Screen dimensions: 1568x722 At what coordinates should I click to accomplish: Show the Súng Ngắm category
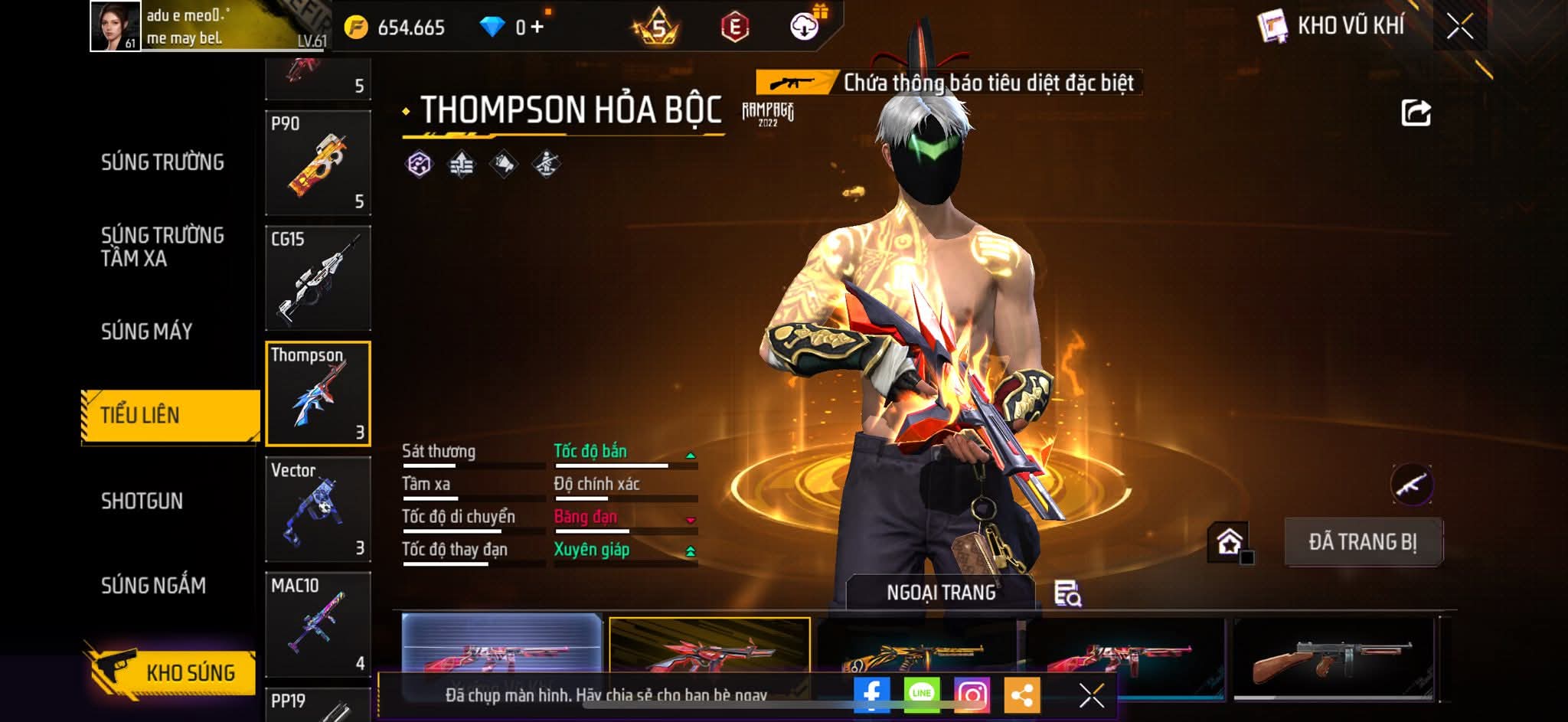point(153,586)
